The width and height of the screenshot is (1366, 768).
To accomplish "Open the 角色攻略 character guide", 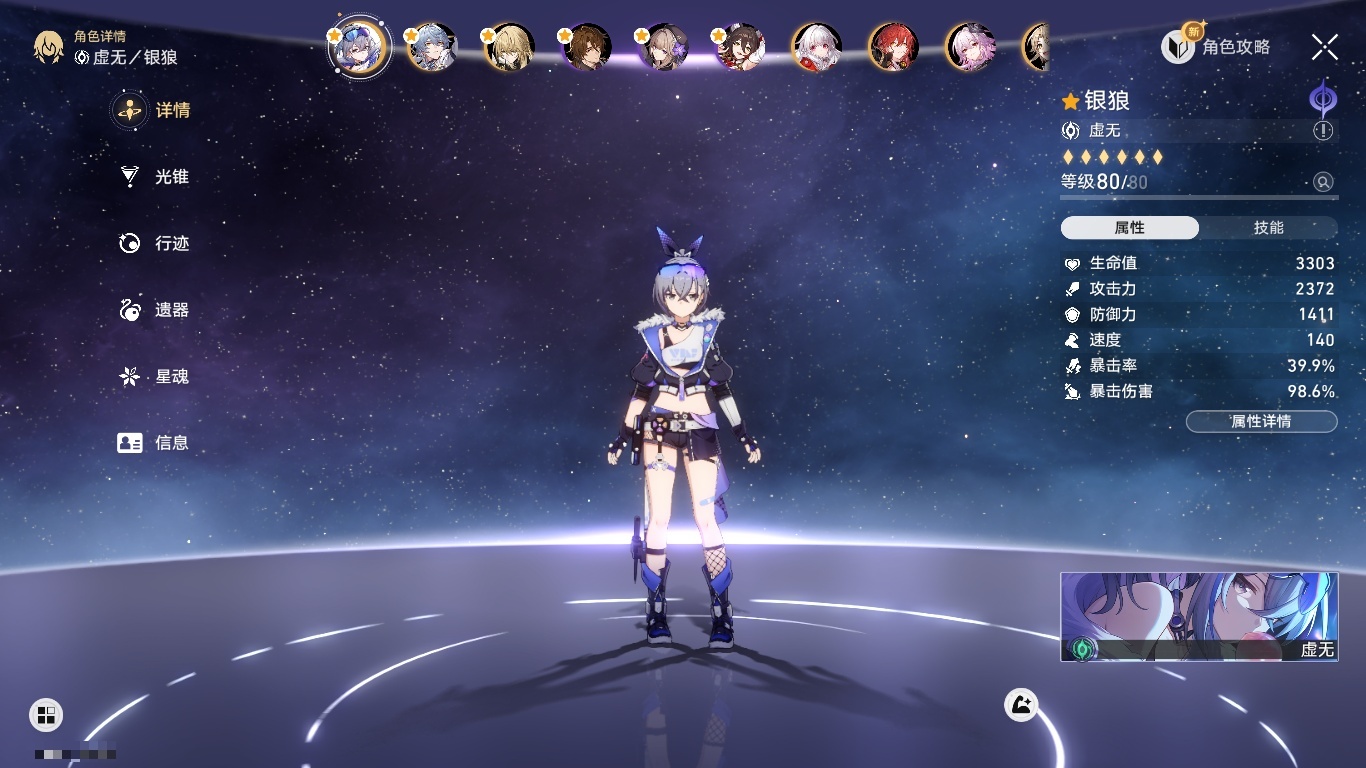I will click(1217, 47).
